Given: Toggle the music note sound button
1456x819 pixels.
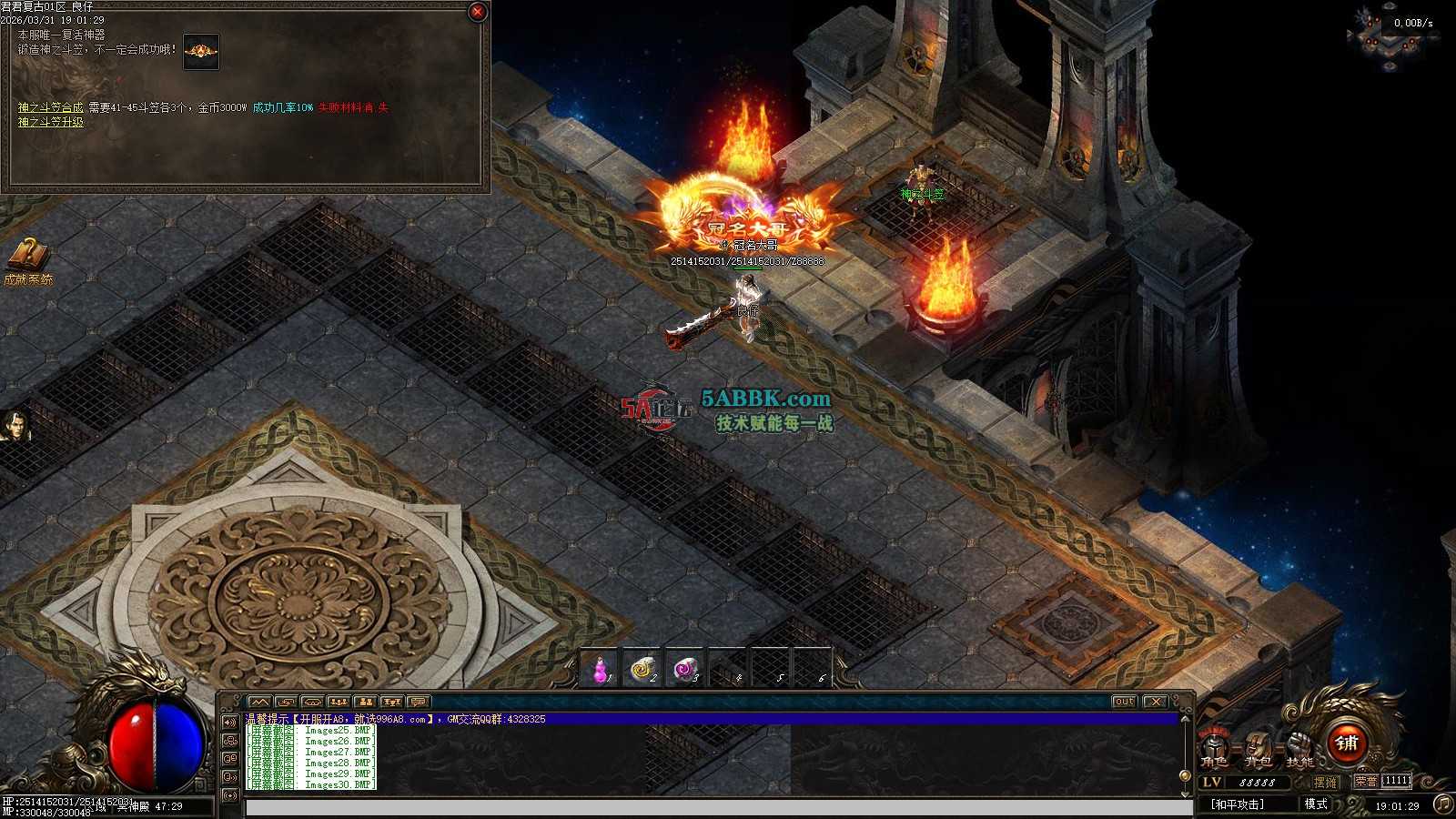Looking at the screenshot, I should pos(1443,804).
